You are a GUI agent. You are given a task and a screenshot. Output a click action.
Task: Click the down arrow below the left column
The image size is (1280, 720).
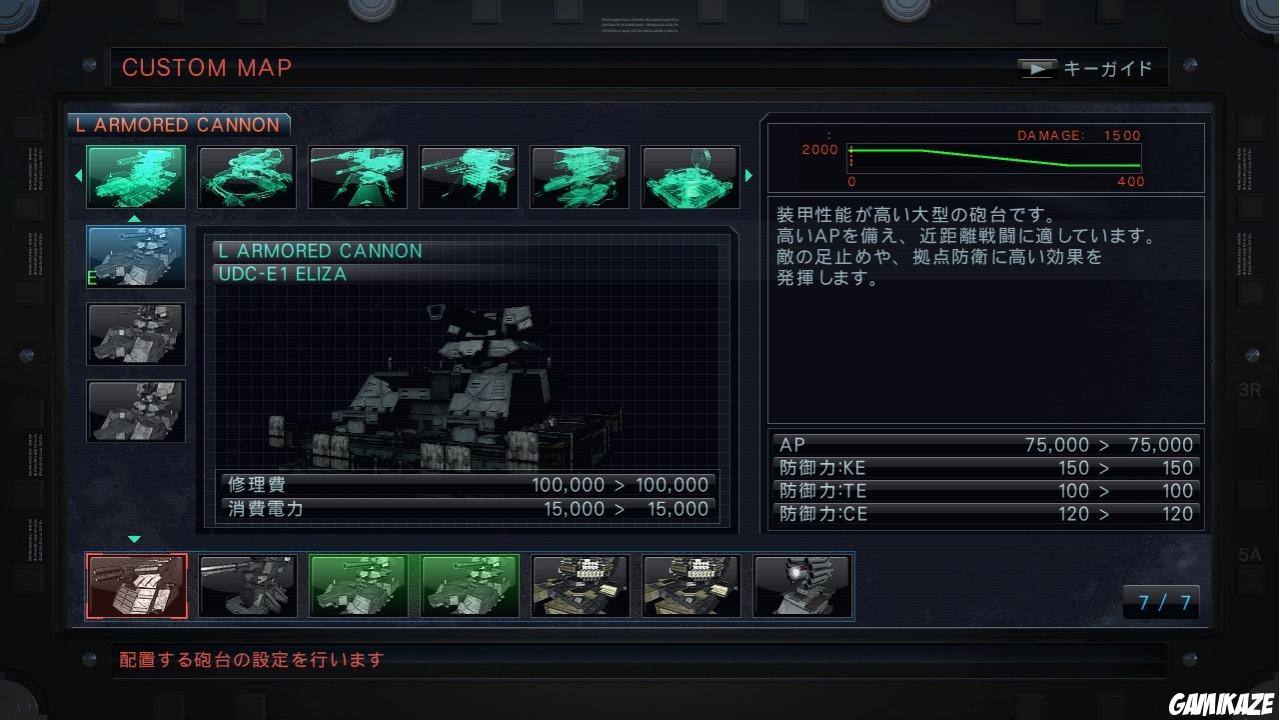(x=134, y=538)
